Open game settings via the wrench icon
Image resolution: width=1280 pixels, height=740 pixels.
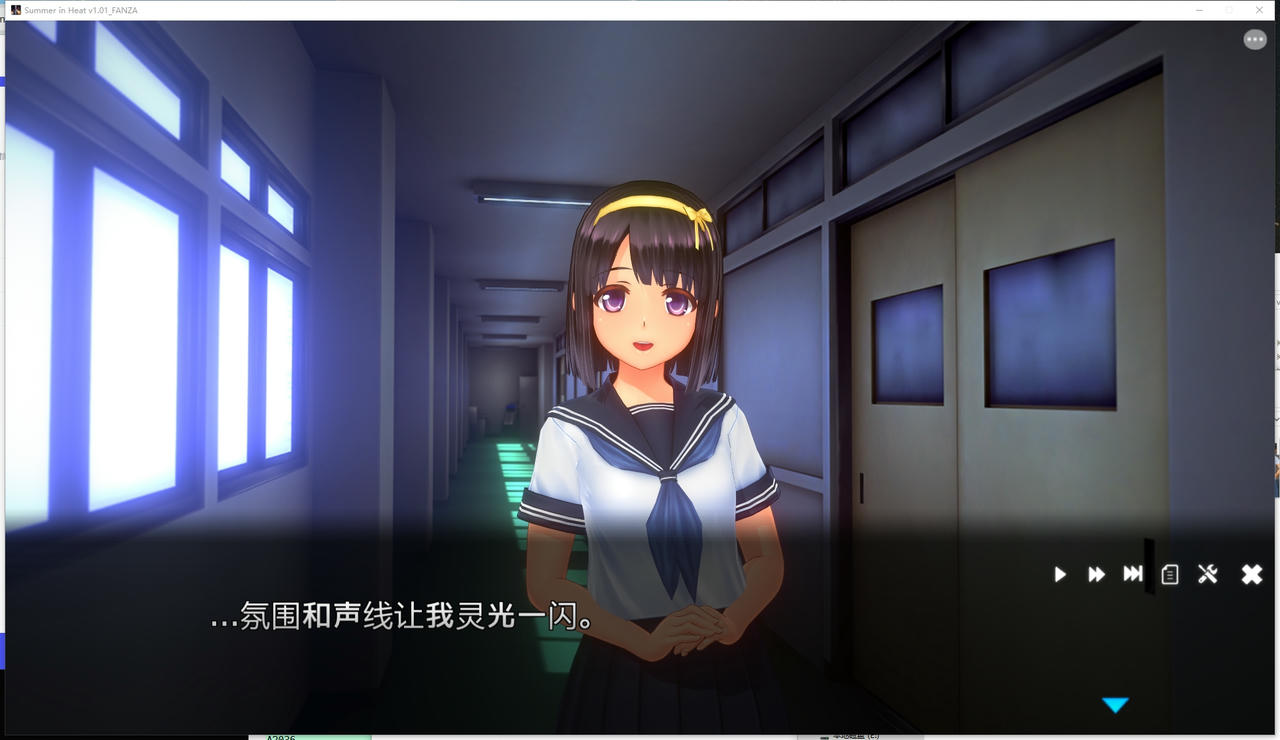click(x=1208, y=574)
